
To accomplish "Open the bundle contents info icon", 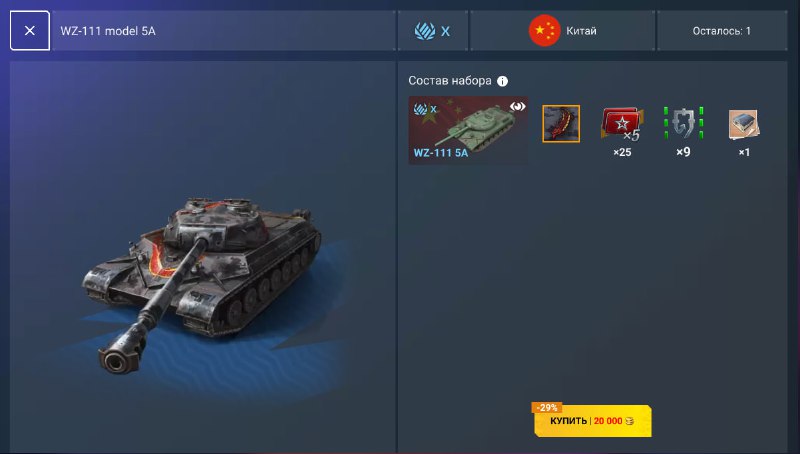I will tap(503, 81).
